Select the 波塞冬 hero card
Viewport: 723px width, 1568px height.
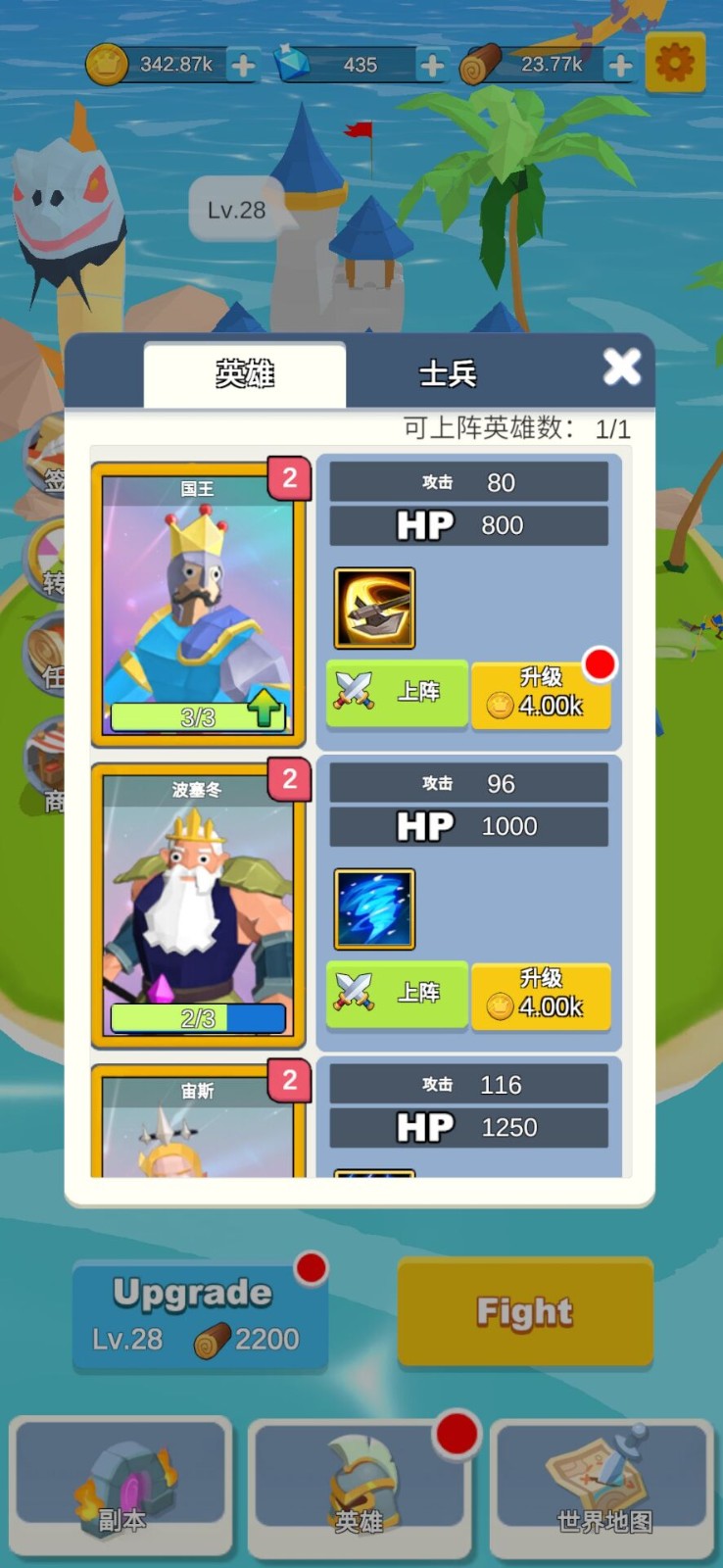pos(198,905)
